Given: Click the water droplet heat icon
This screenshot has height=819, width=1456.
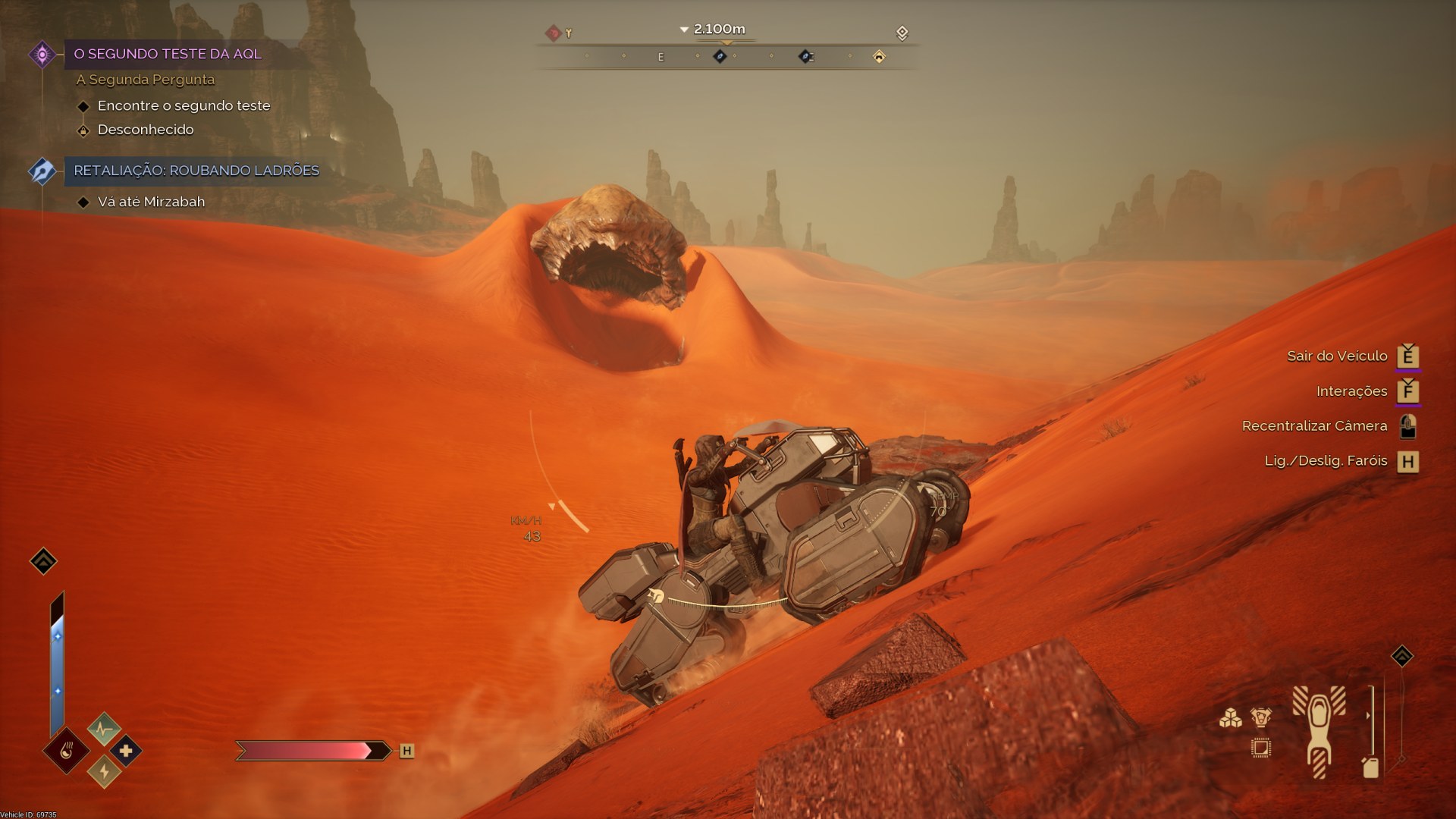Looking at the screenshot, I should coord(67,751).
